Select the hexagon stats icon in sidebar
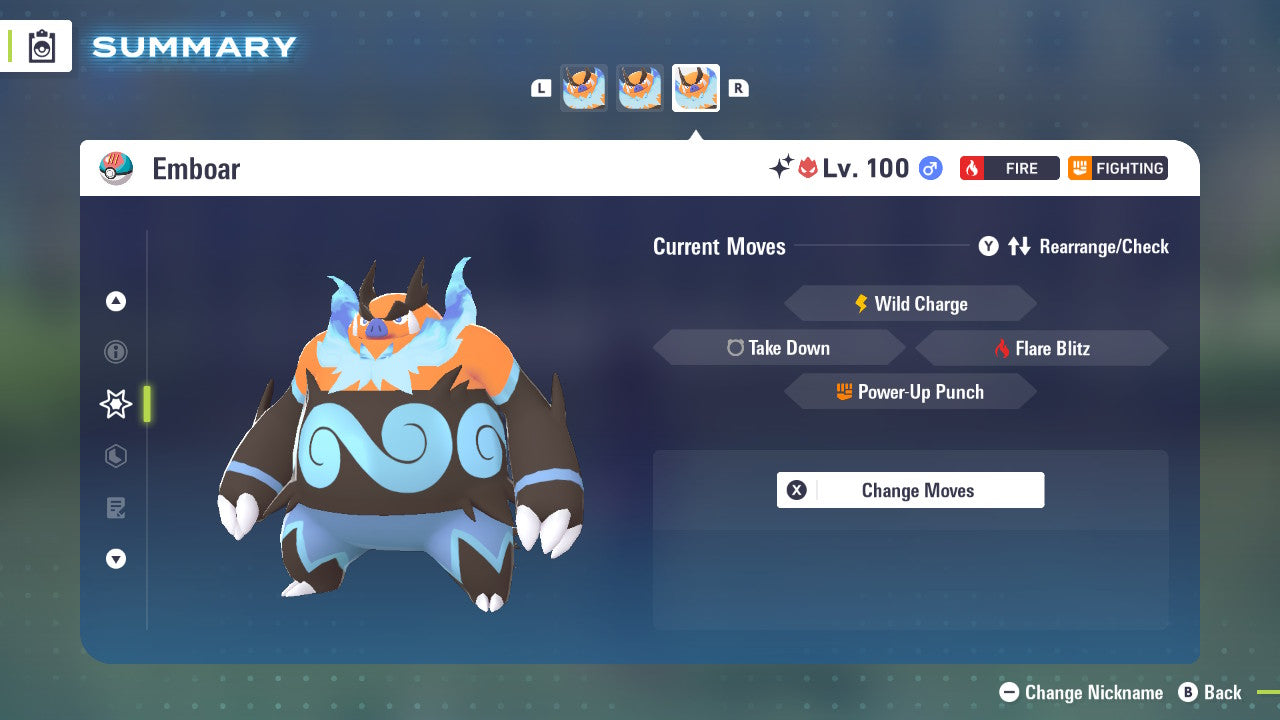1280x720 pixels. pyautogui.click(x=115, y=456)
